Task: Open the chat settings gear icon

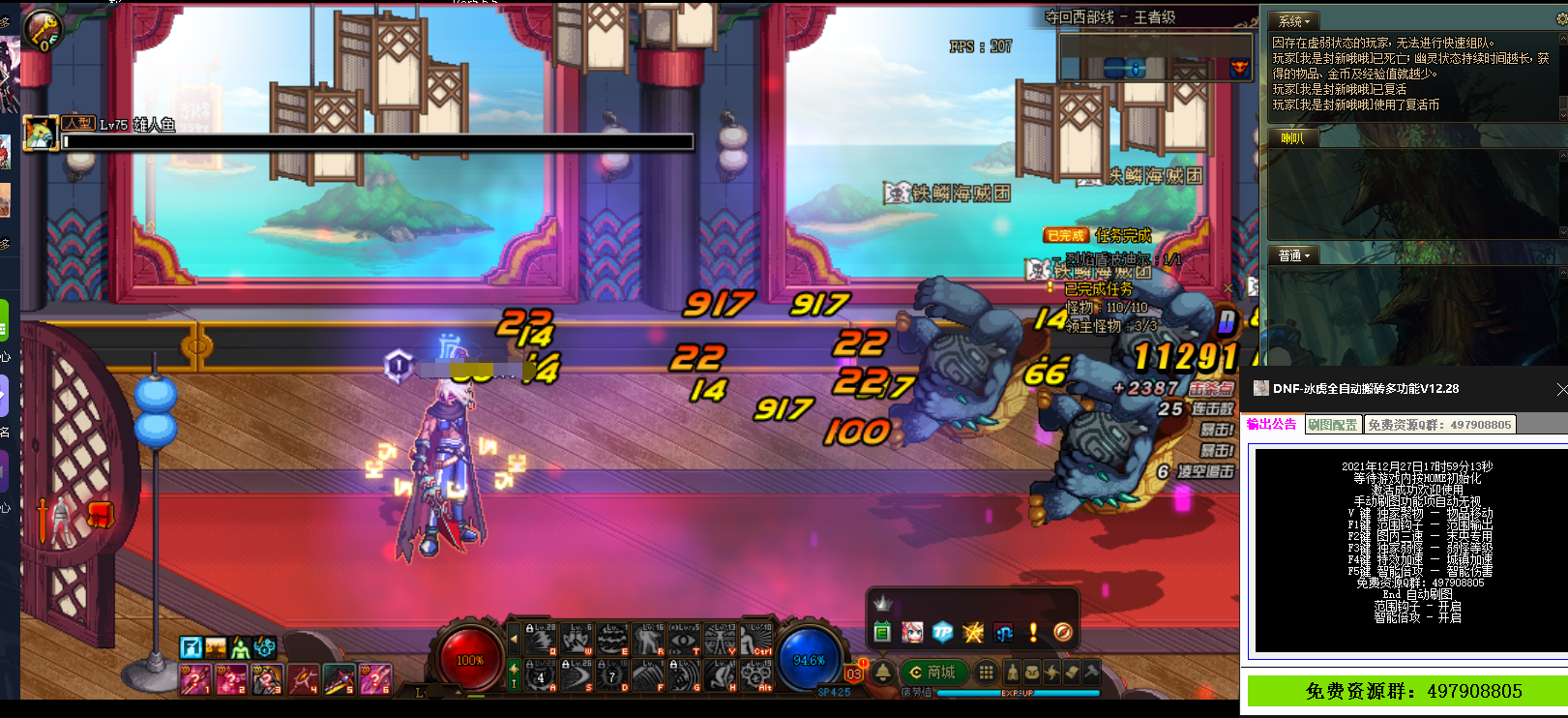Action: click(x=1562, y=20)
